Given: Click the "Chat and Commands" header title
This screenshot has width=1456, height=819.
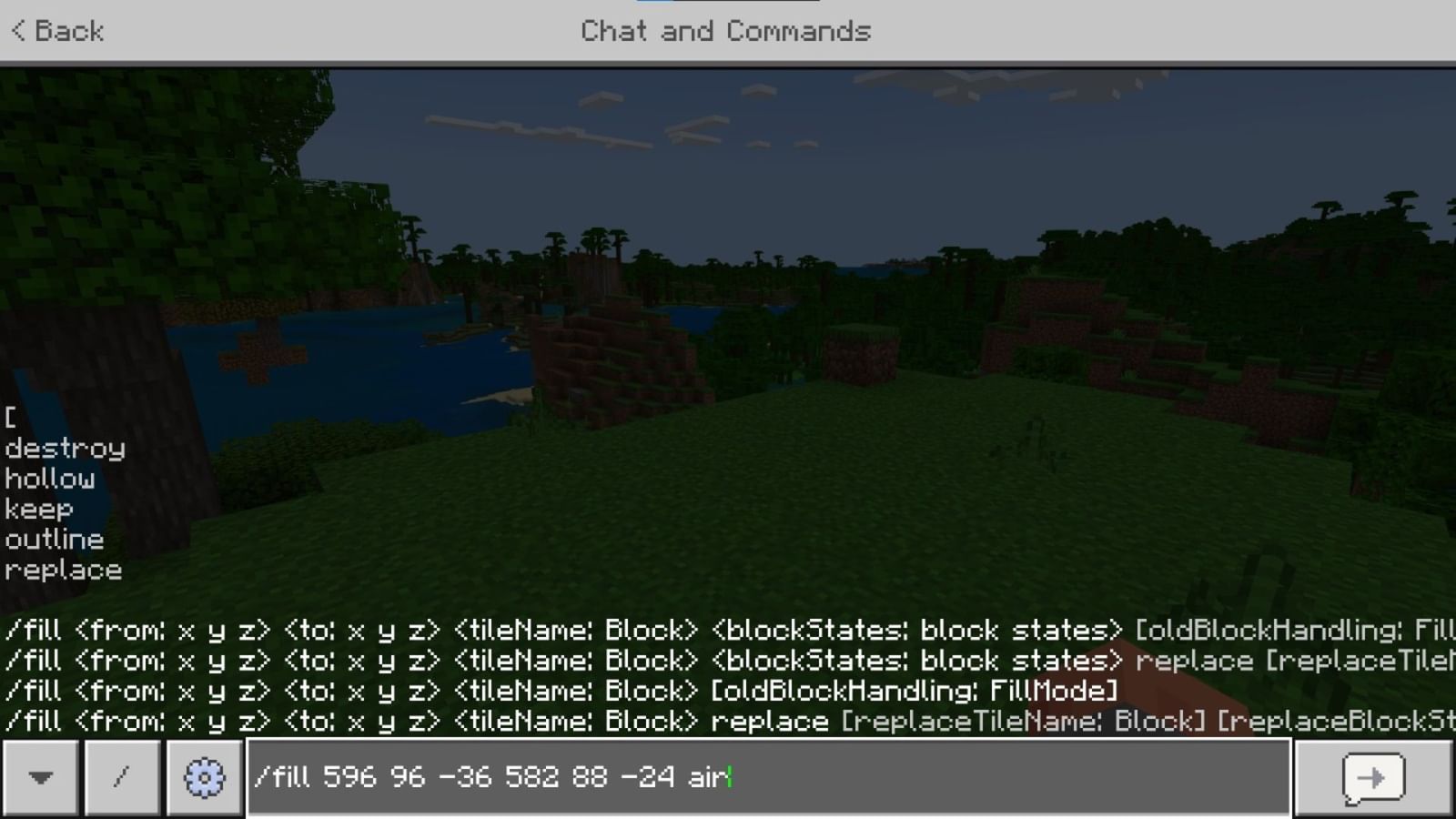Looking at the screenshot, I should (x=725, y=31).
